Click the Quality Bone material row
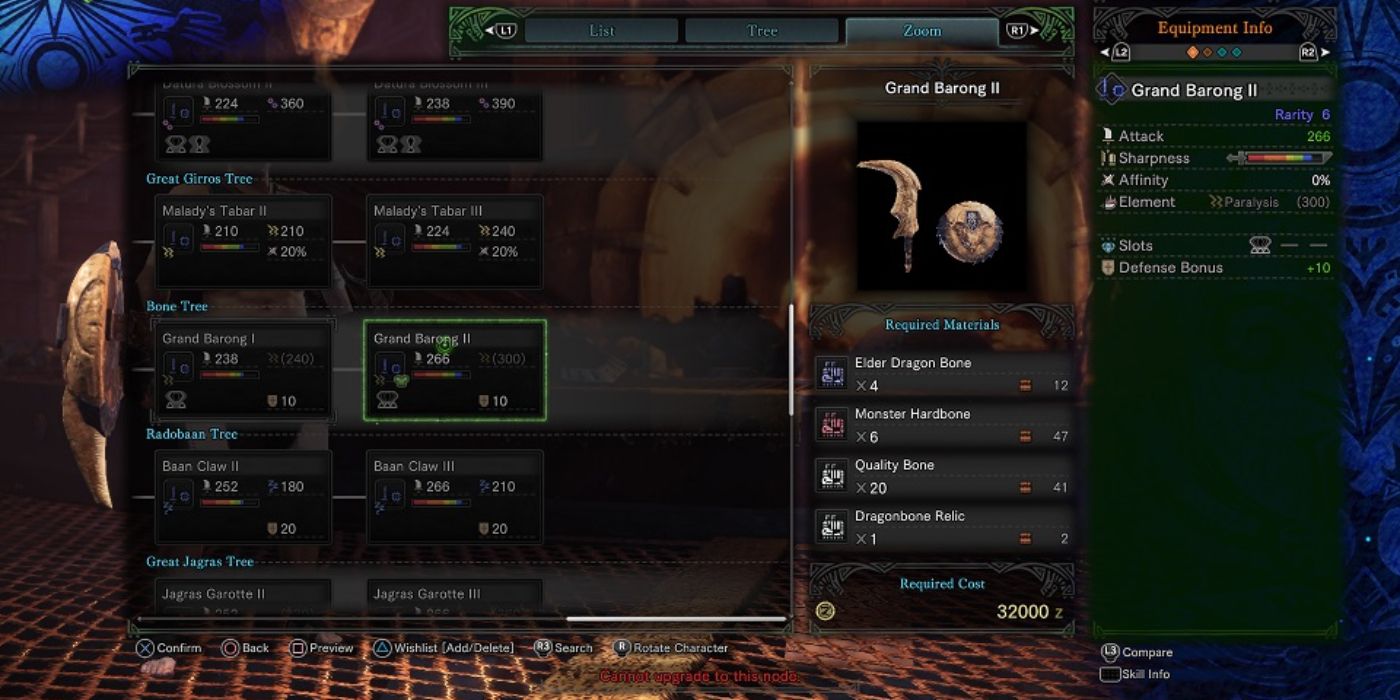The height and width of the screenshot is (700, 1400). (942, 476)
